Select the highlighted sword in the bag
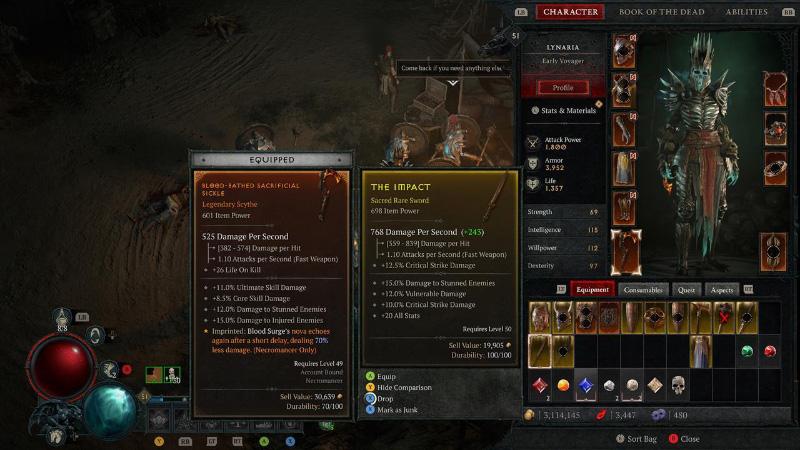The image size is (800, 450). click(x=539, y=351)
